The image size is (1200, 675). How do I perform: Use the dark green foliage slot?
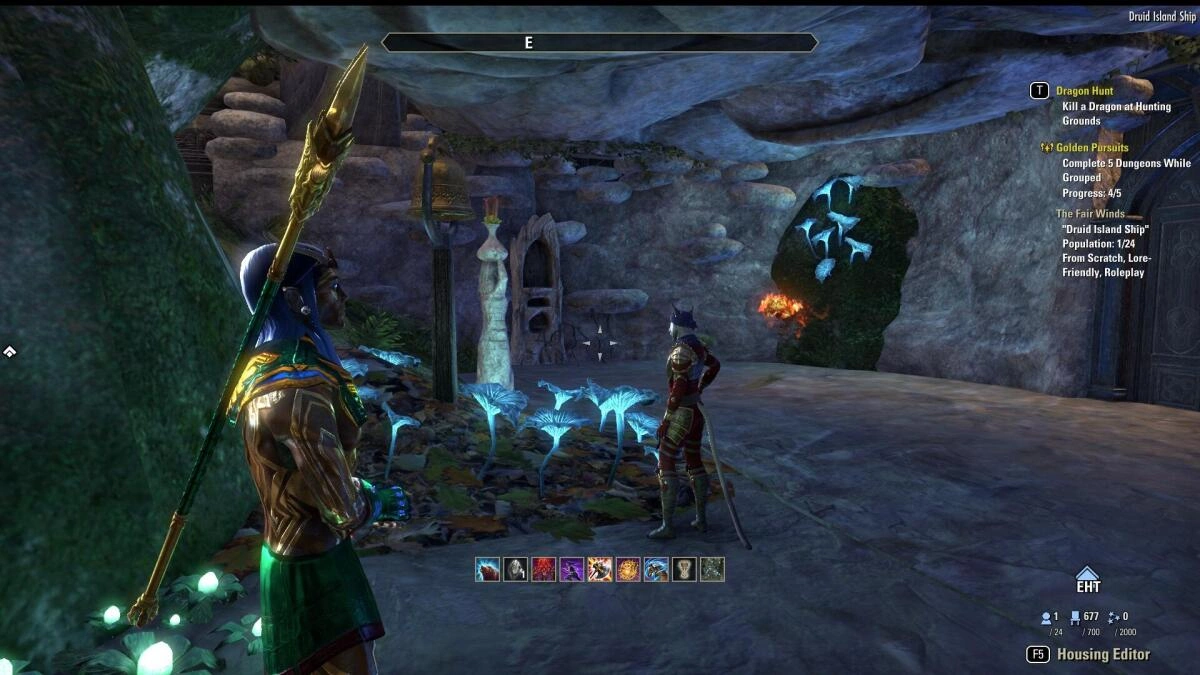(712, 569)
